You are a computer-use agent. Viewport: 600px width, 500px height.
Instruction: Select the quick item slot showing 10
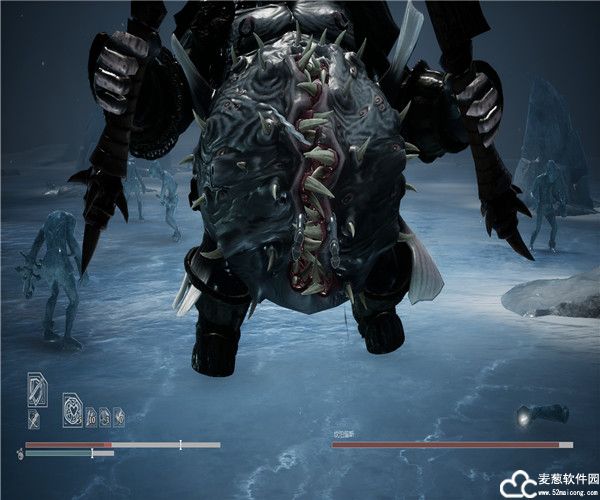(x=91, y=418)
